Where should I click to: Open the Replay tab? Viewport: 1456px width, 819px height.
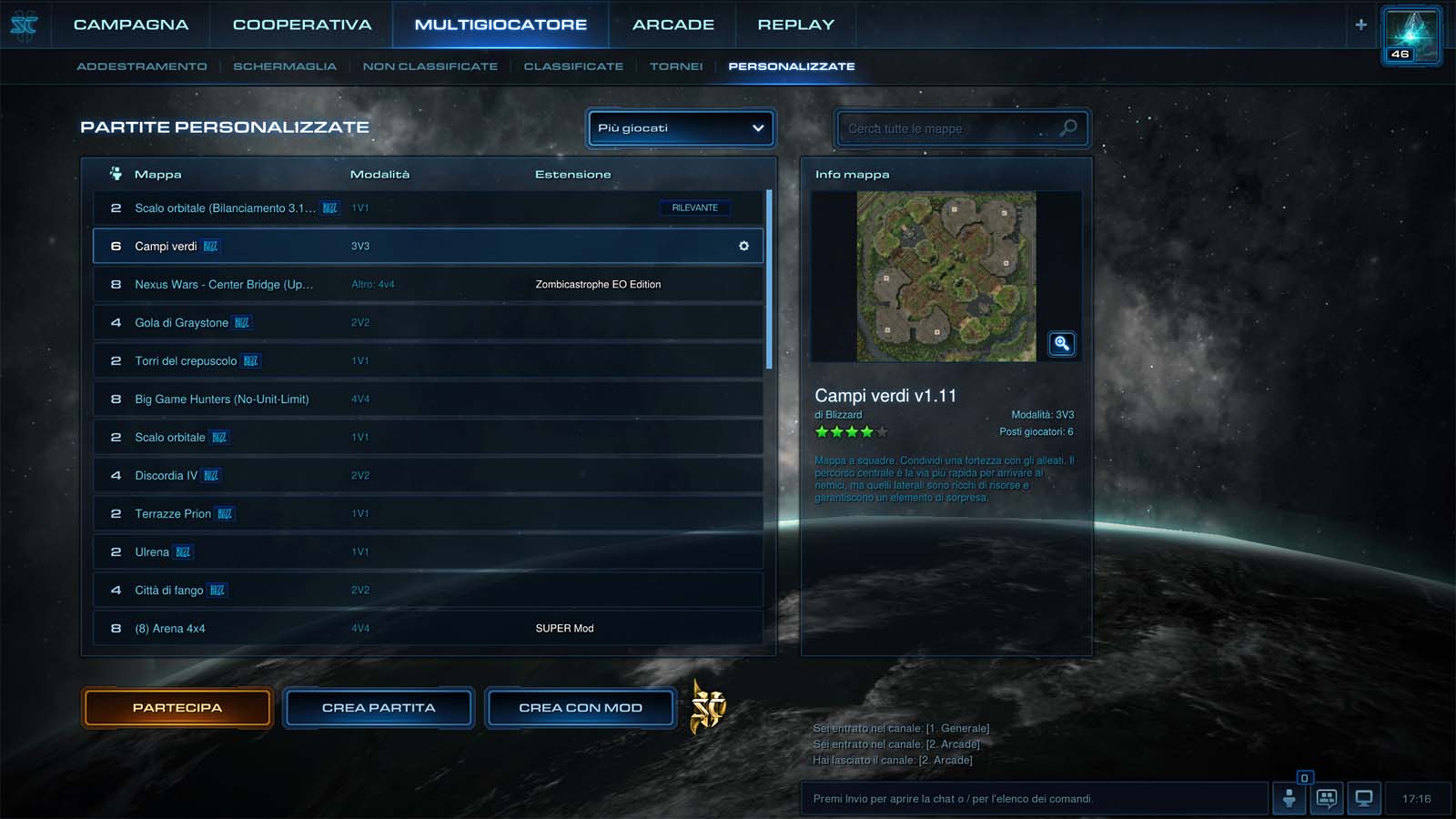click(x=795, y=25)
